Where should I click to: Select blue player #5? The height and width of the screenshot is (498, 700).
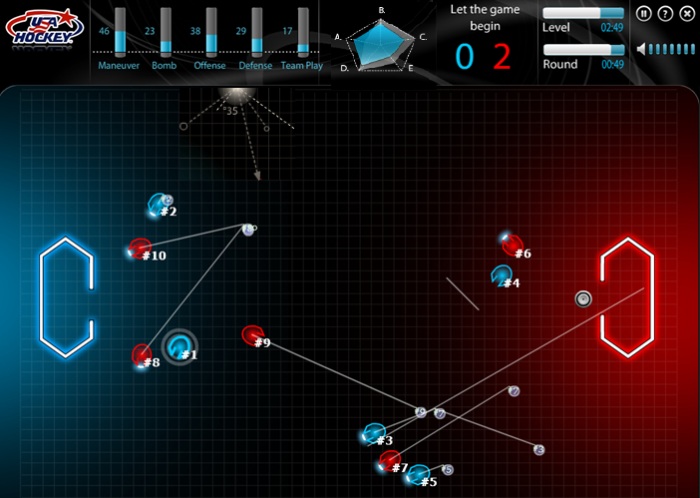(418, 474)
